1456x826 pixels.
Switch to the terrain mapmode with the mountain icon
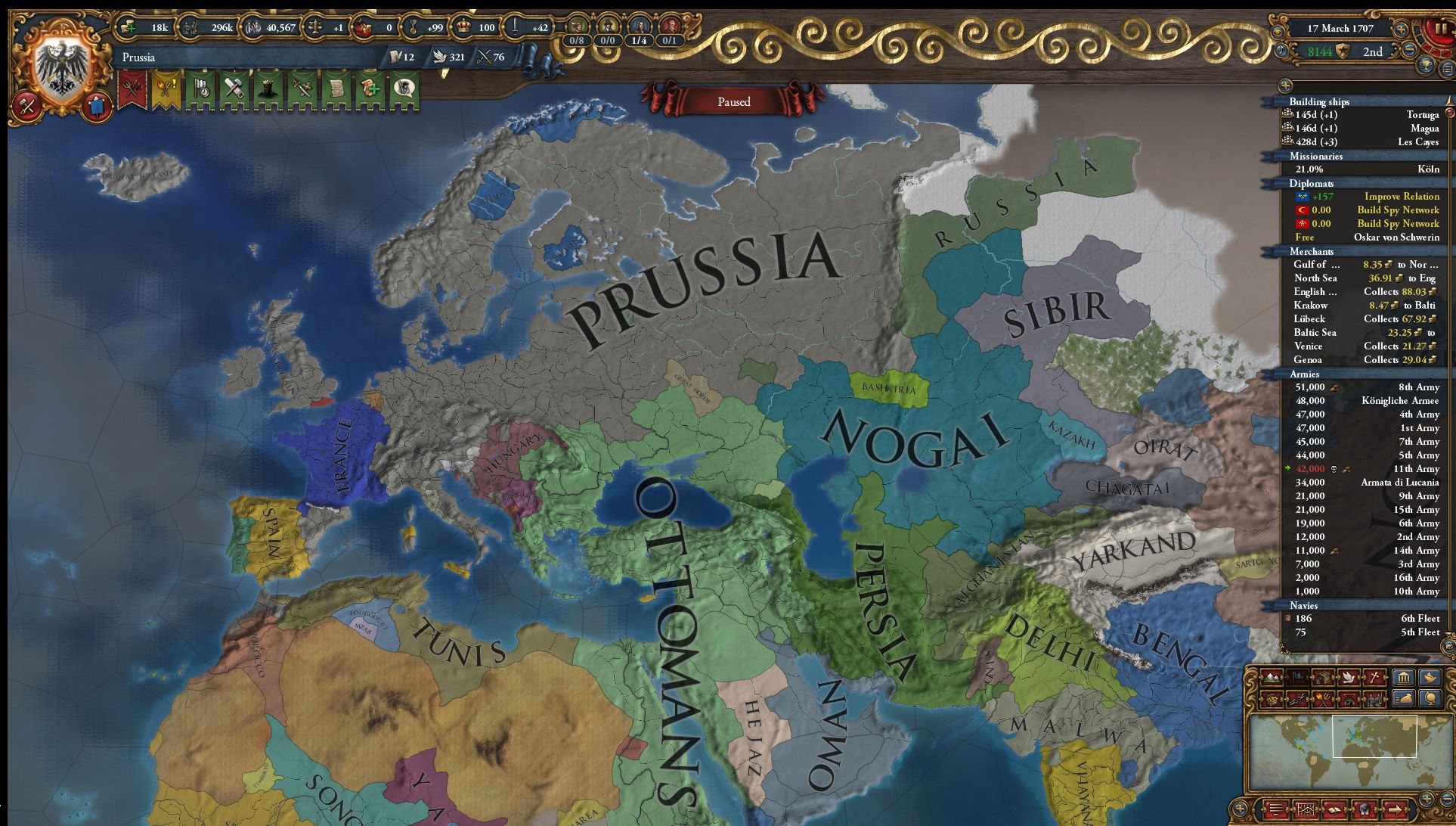click(x=1272, y=678)
